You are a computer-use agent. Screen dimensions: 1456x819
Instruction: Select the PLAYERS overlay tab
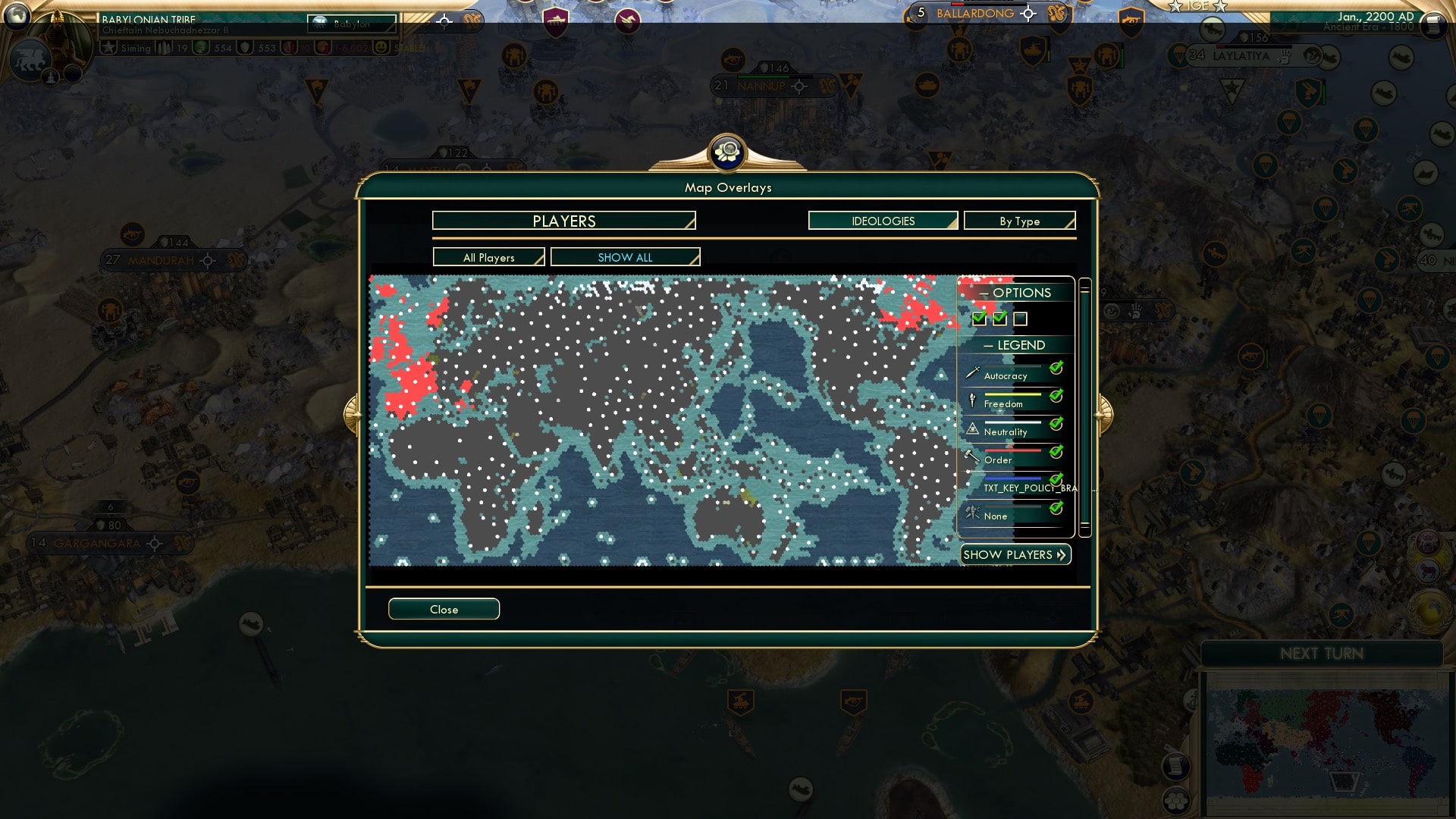pyautogui.click(x=563, y=221)
